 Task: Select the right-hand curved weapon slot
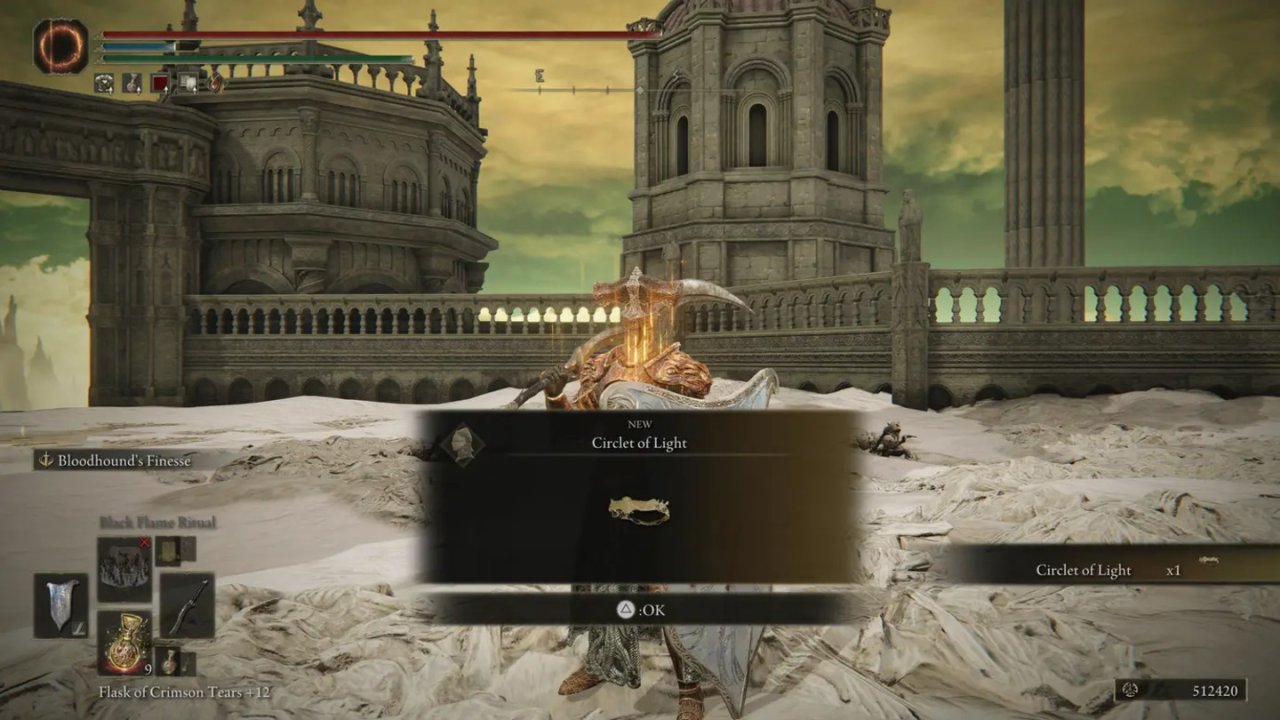click(x=187, y=606)
